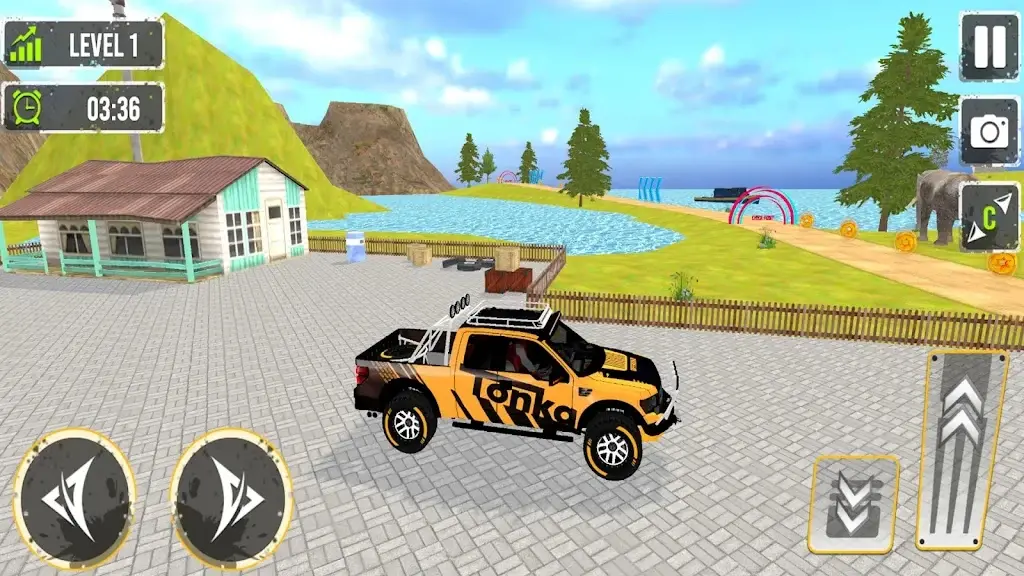Pause the game

[989, 46]
